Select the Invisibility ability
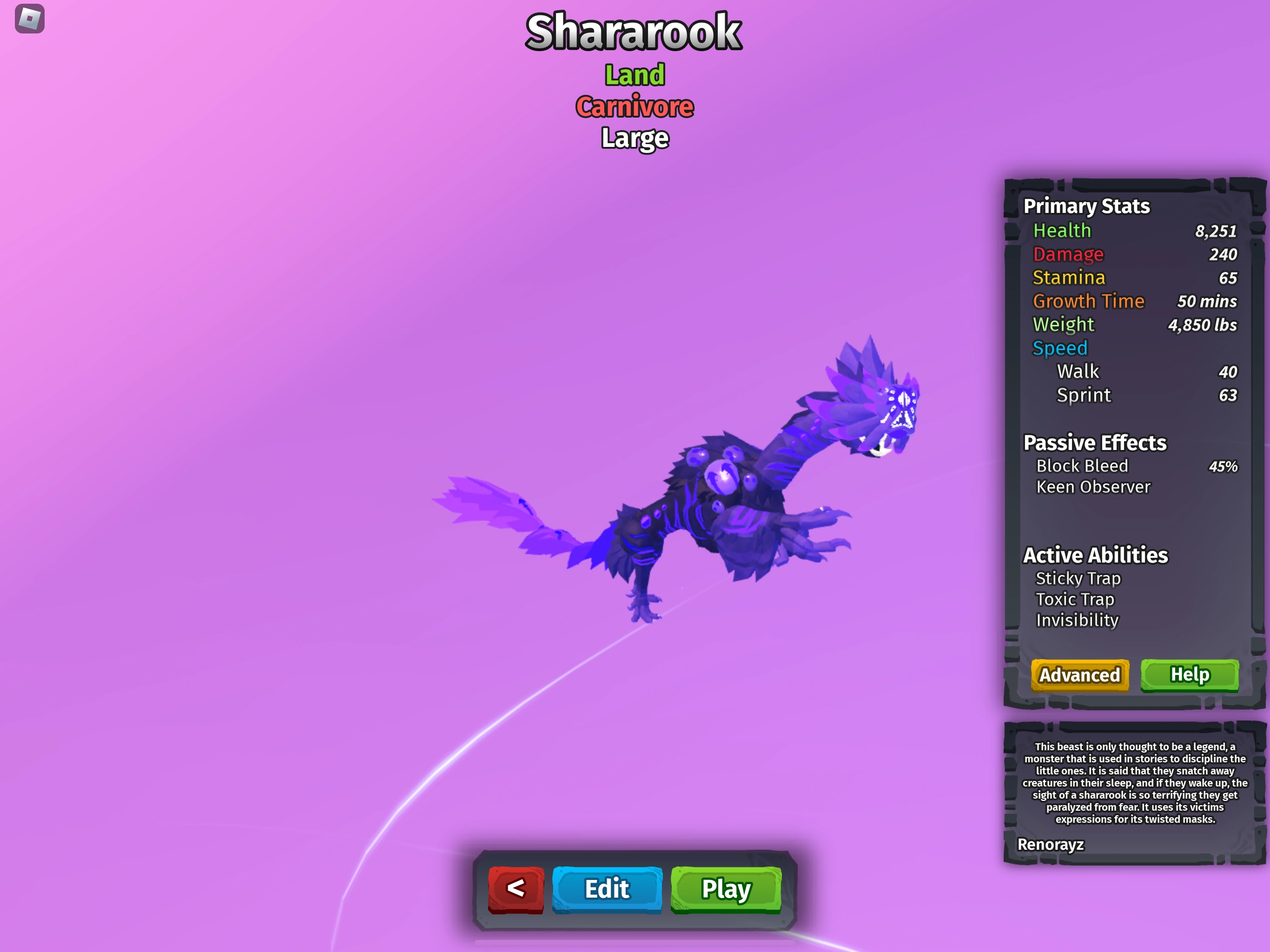The image size is (1270, 952). tap(1077, 621)
